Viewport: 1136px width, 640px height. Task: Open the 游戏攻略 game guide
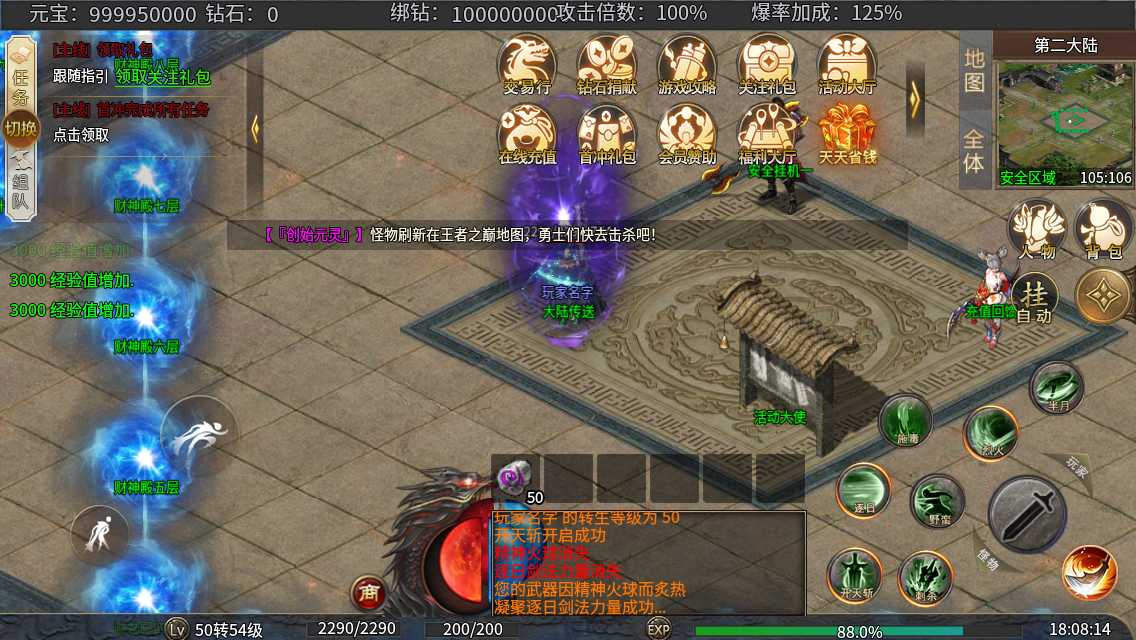687,65
